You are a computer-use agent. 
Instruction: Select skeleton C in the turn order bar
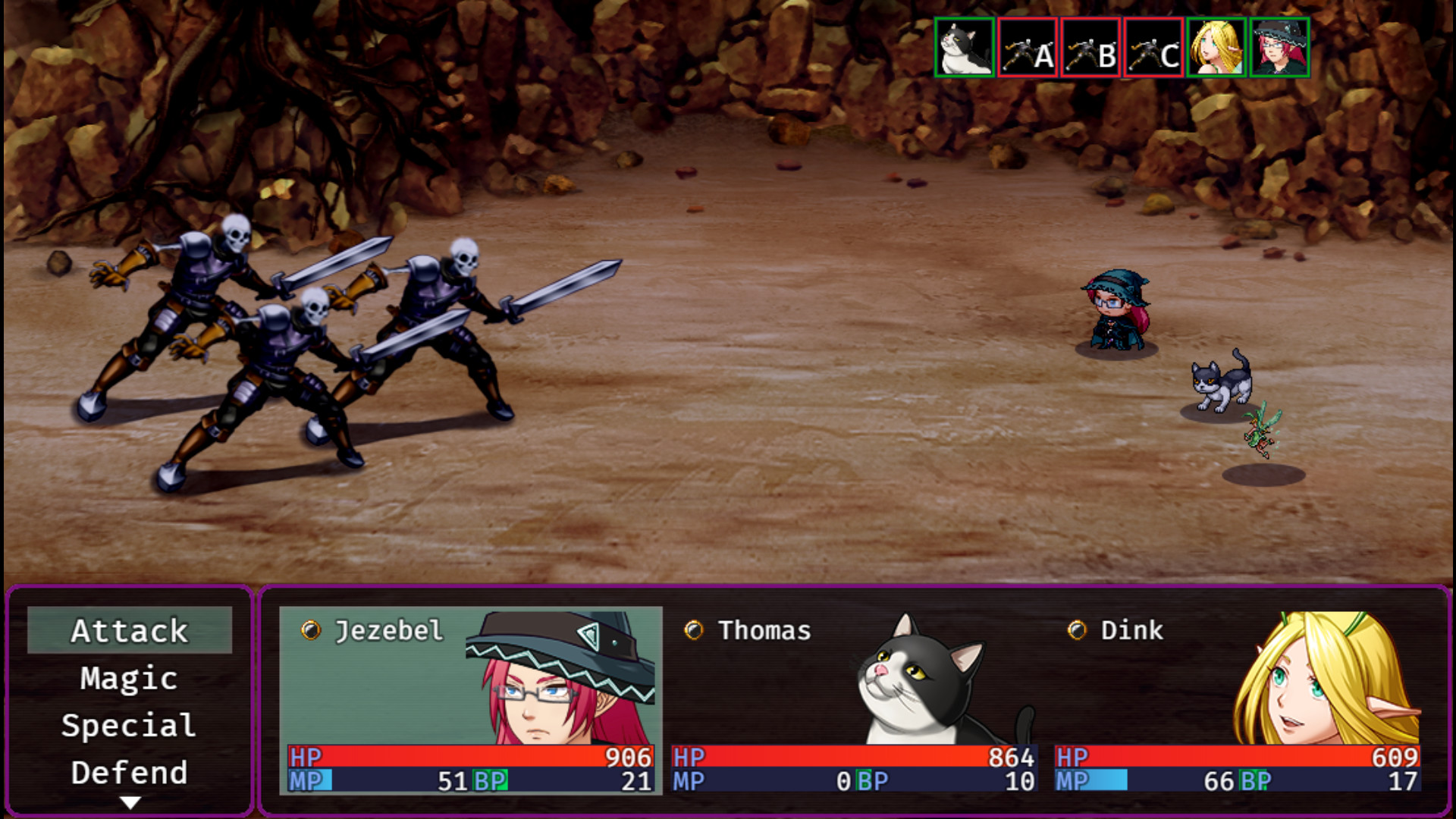[x=1151, y=48]
